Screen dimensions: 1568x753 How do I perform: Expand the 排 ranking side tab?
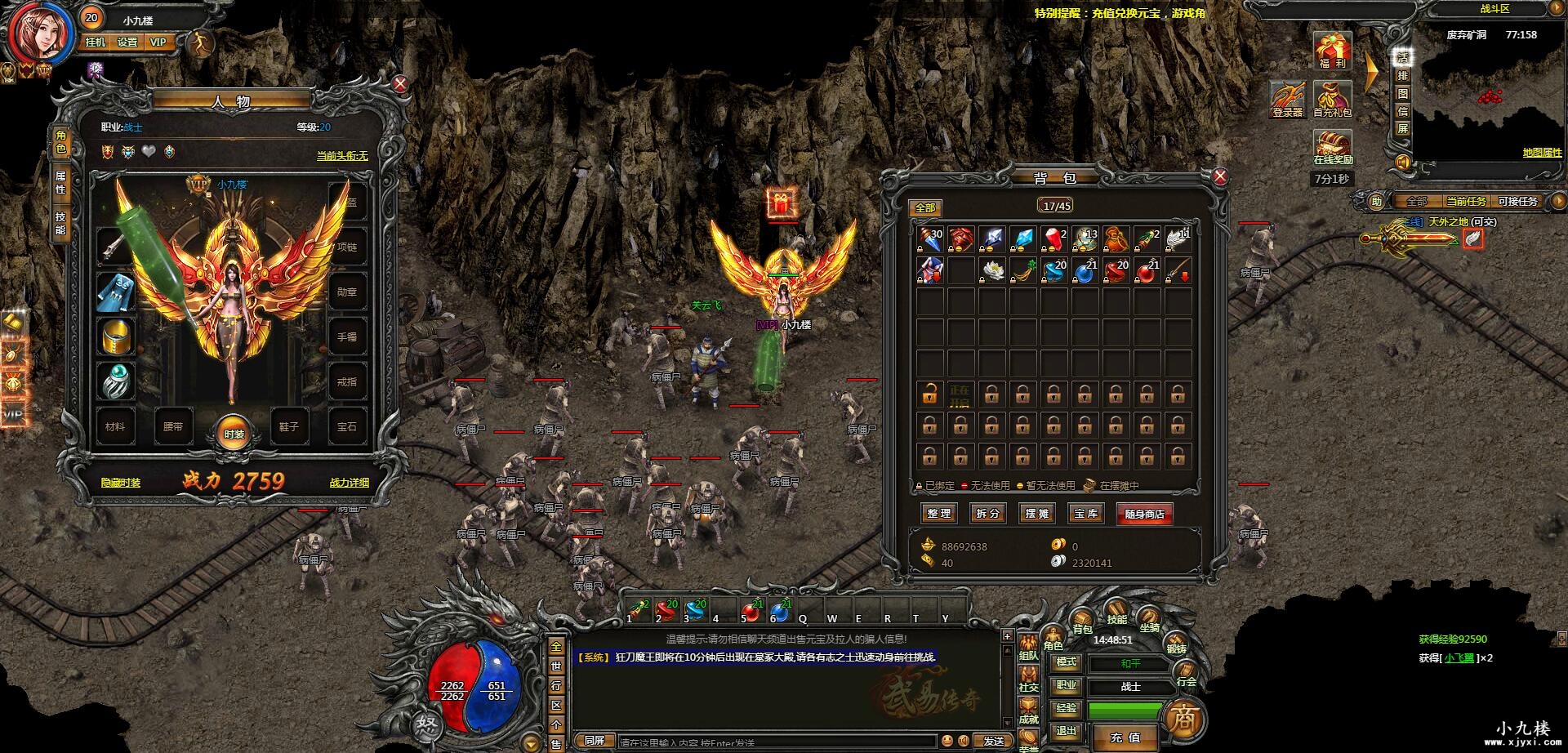(1401, 75)
